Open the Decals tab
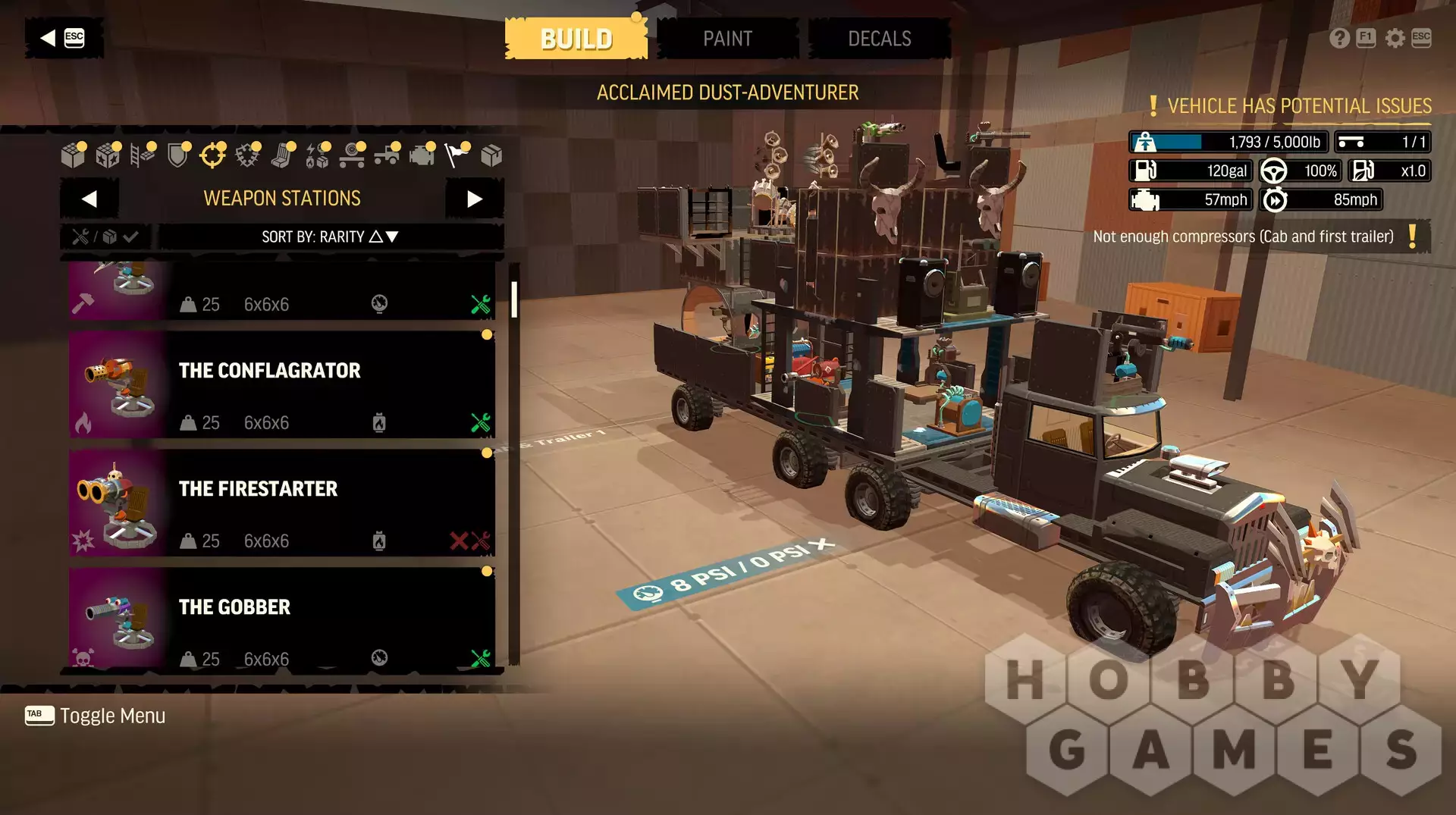The width and height of the screenshot is (1456, 815). (879, 39)
